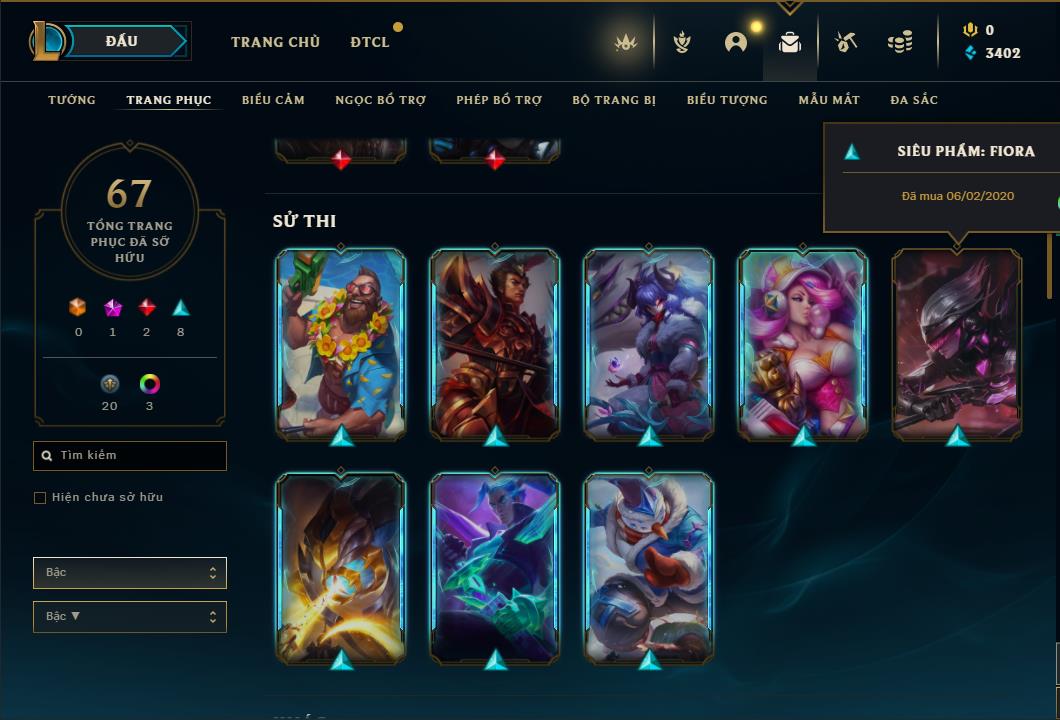1060x720 pixels.
Task: Open the backpack collection icon
Action: [790, 42]
